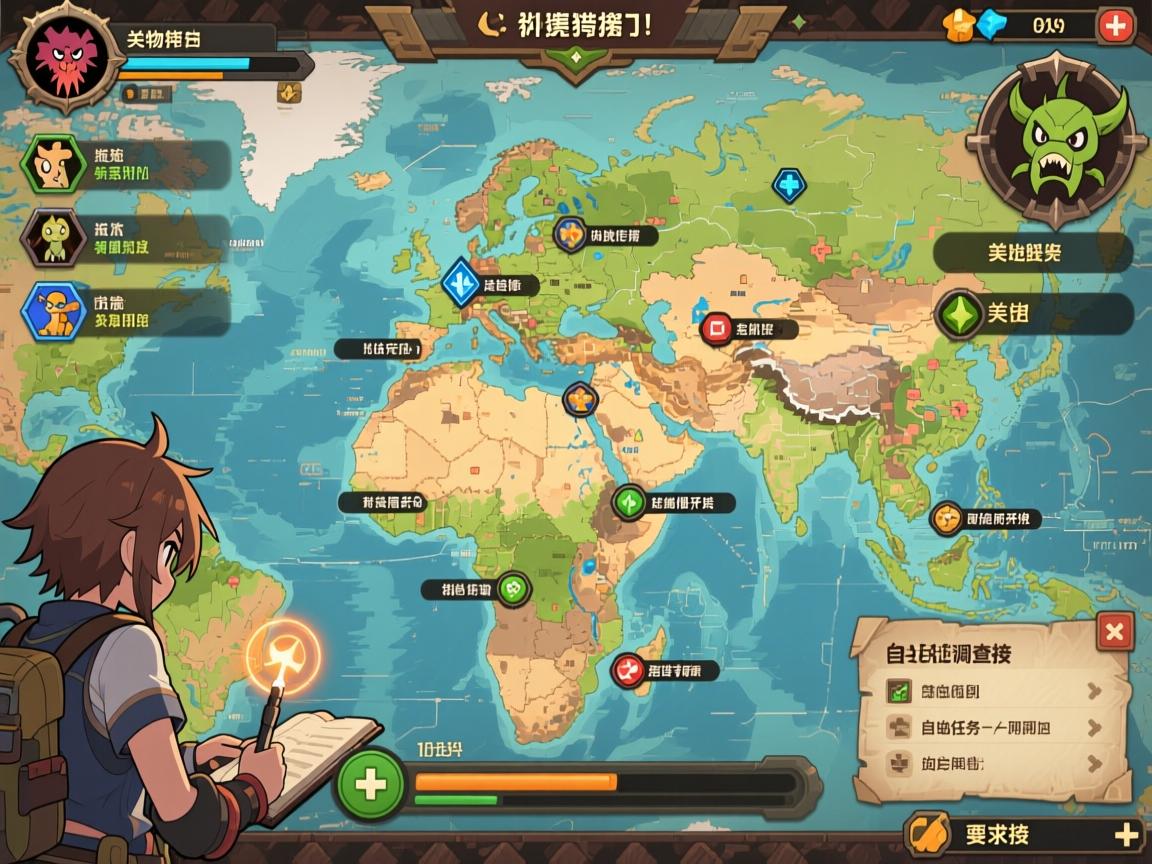The image size is (1152, 864).
Task: Select the red marker near Madagascar
Action: pos(628,669)
